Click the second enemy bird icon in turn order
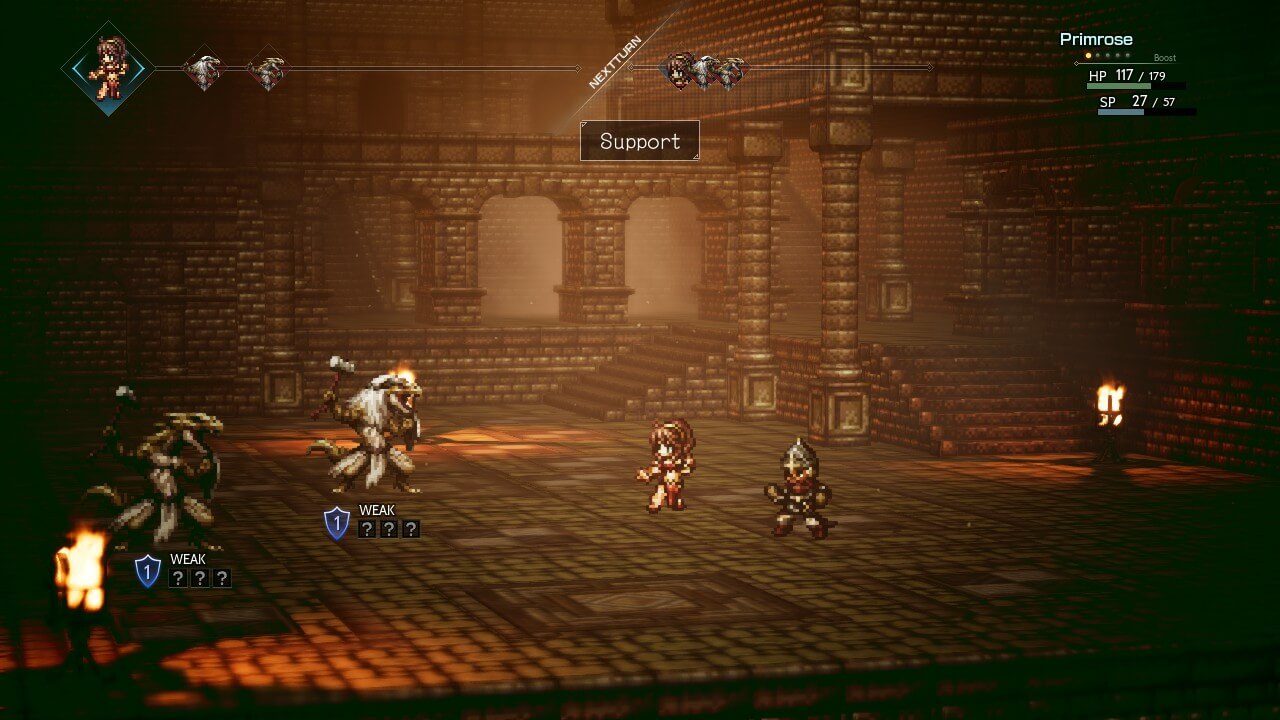 [x=268, y=70]
